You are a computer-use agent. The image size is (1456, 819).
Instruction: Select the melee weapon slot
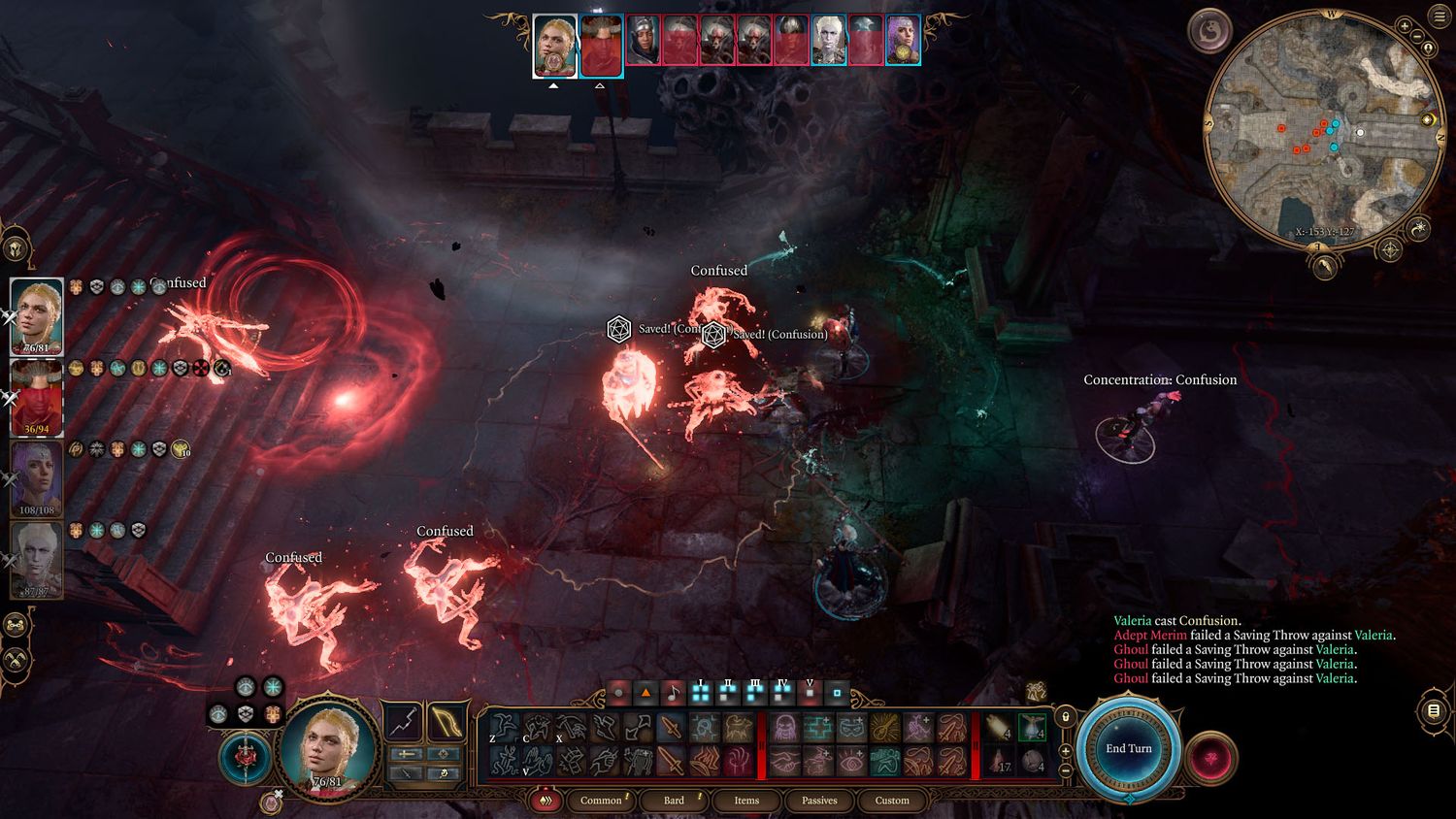403,722
